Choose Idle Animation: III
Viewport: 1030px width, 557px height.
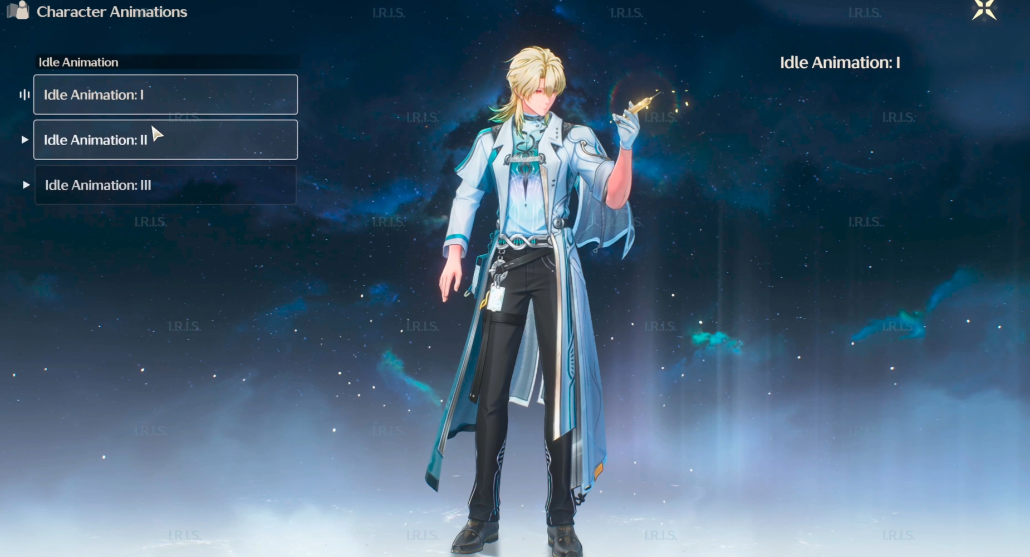pyautogui.click(x=165, y=185)
